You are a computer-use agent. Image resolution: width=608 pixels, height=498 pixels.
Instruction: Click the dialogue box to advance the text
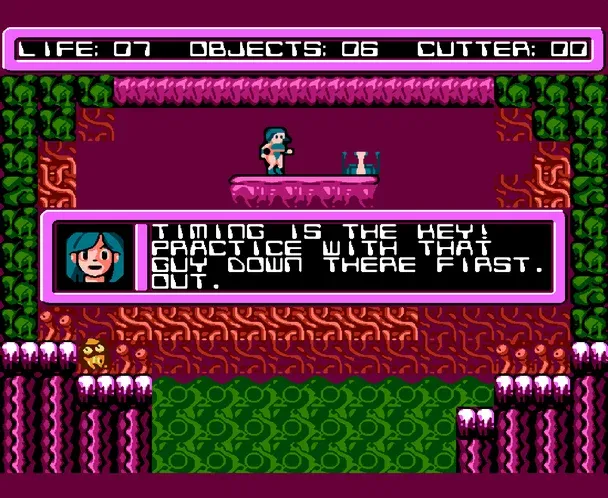click(x=350, y=257)
